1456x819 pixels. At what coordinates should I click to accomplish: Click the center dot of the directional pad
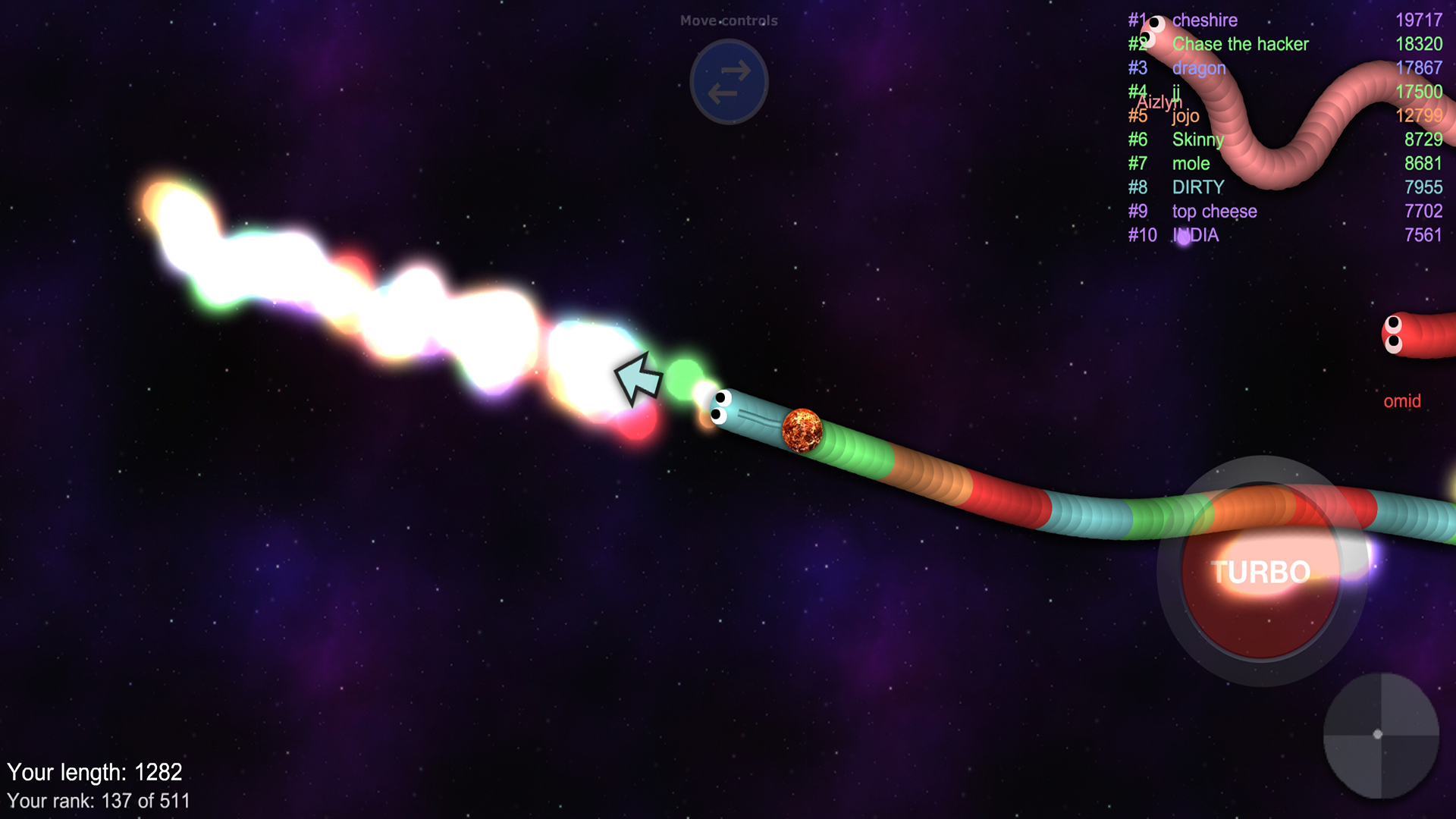pyautogui.click(x=1378, y=733)
